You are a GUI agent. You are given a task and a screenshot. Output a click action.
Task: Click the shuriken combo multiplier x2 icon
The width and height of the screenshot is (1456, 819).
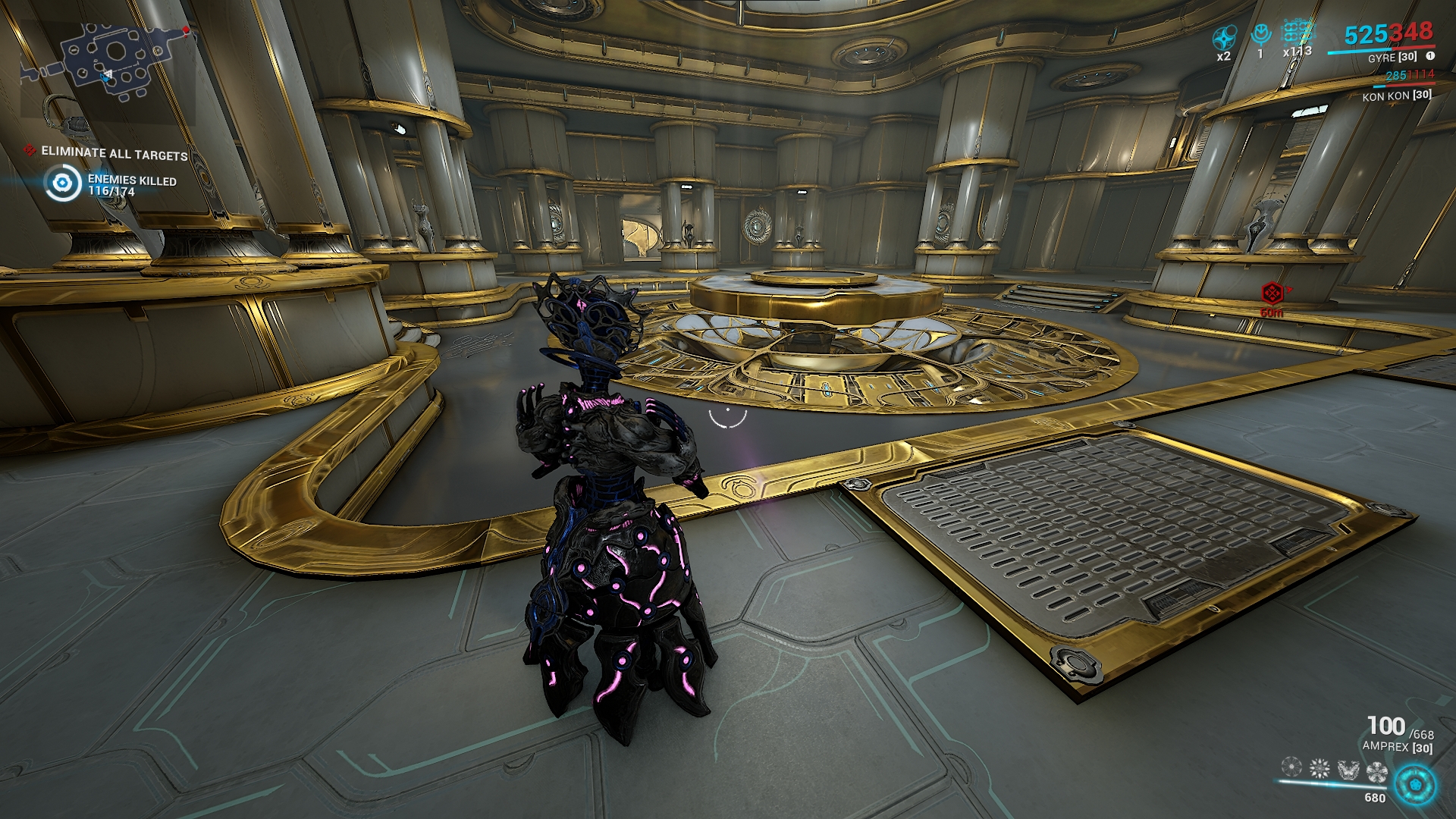tap(1224, 36)
